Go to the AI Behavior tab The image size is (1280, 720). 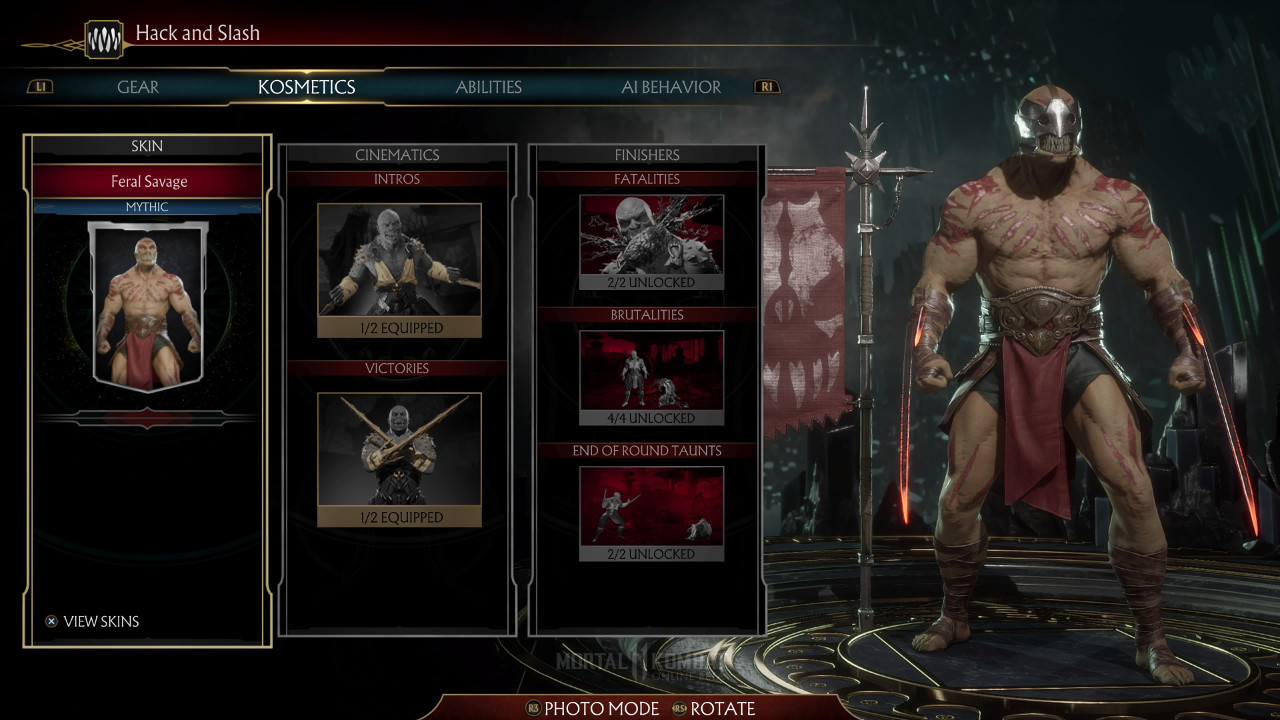point(670,87)
